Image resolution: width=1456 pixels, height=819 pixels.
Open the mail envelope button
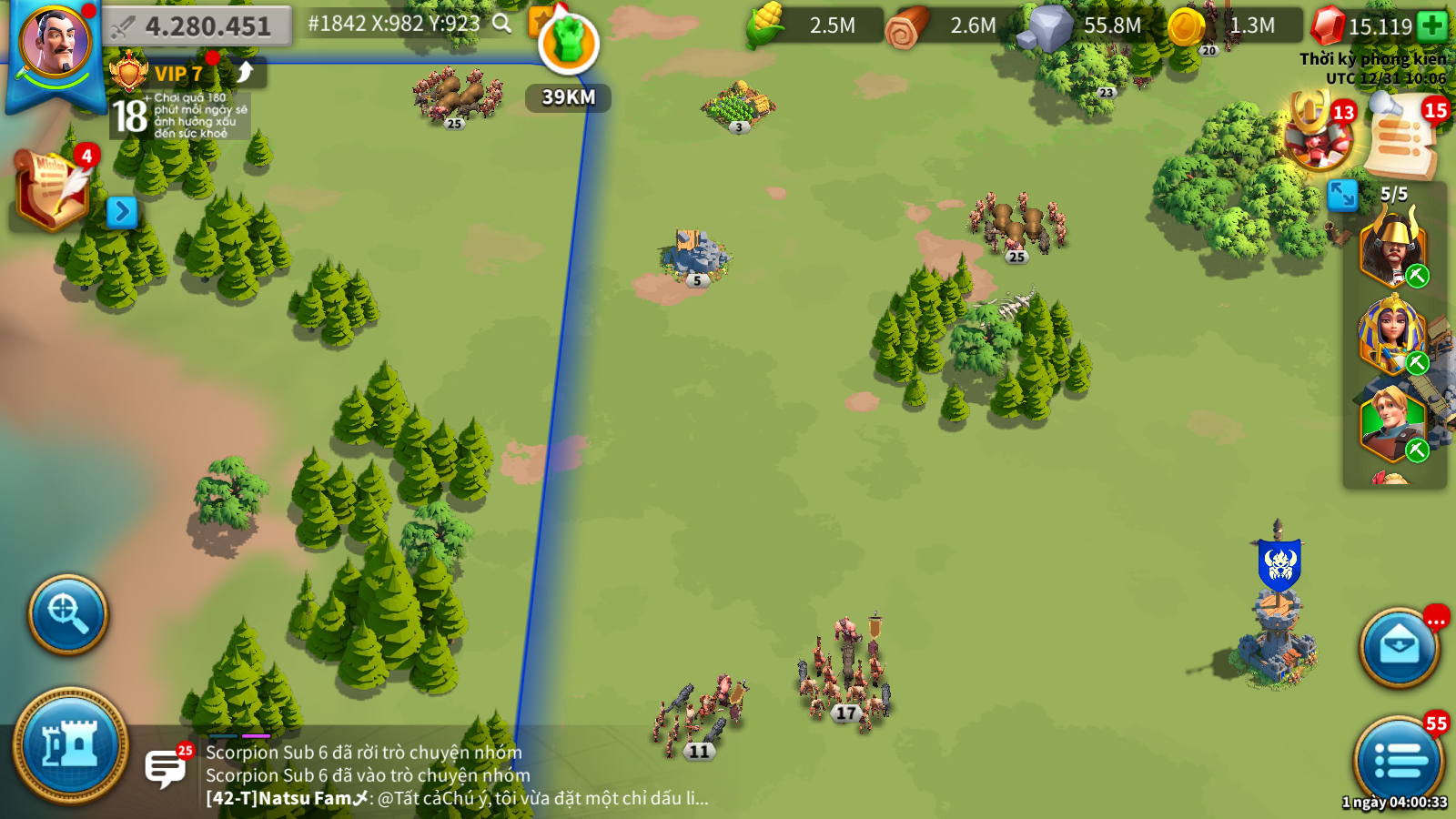pos(1399,647)
